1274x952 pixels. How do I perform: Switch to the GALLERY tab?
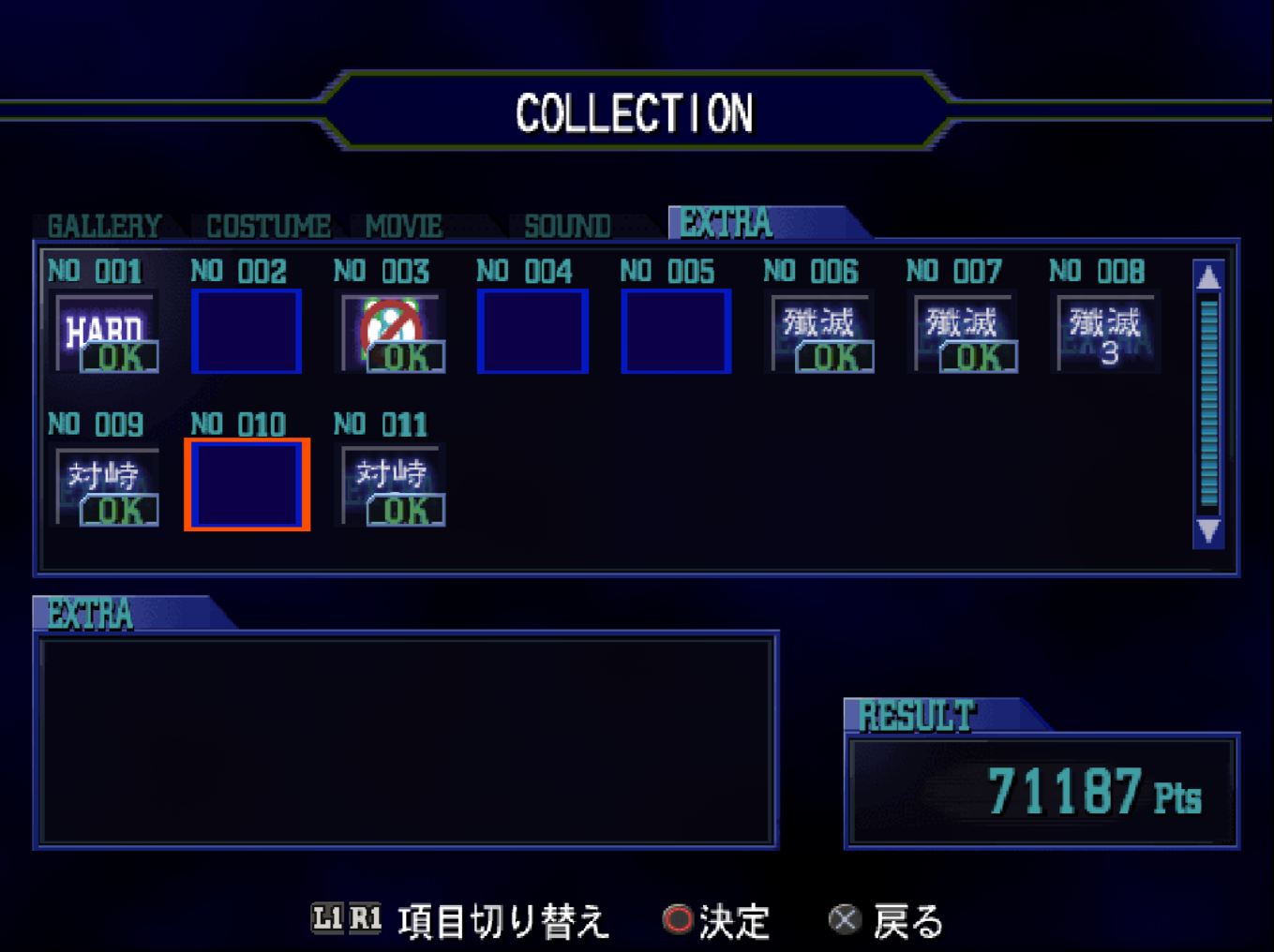point(104,226)
